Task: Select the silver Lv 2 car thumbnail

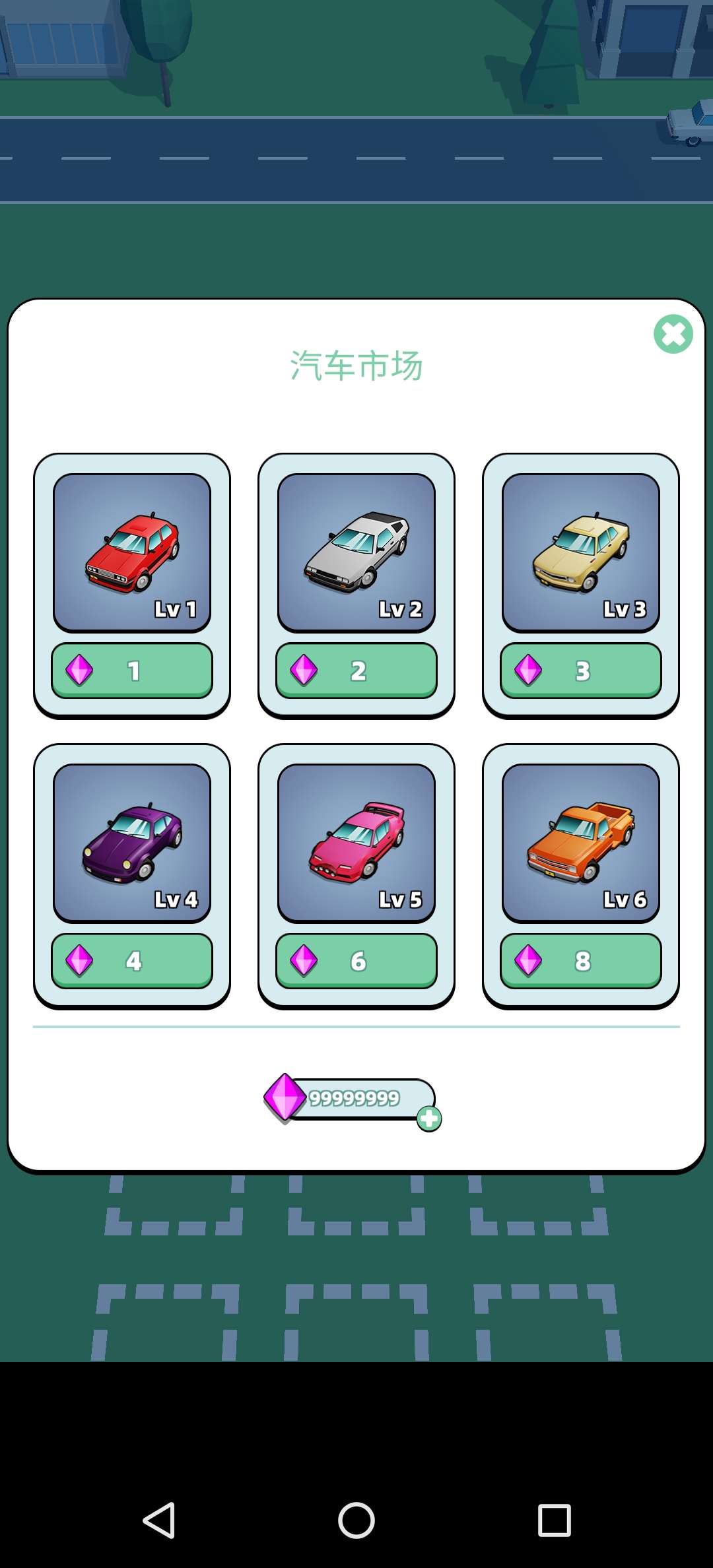Action: tap(356, 552)
